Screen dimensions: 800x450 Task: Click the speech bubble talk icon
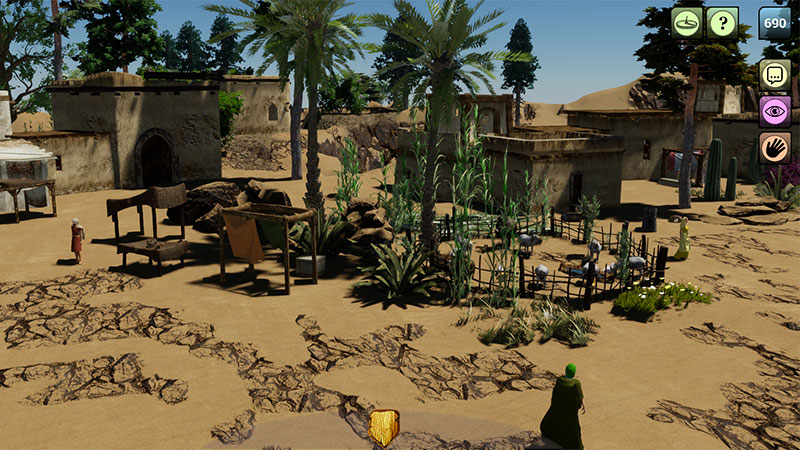click(x=775, y=75)
